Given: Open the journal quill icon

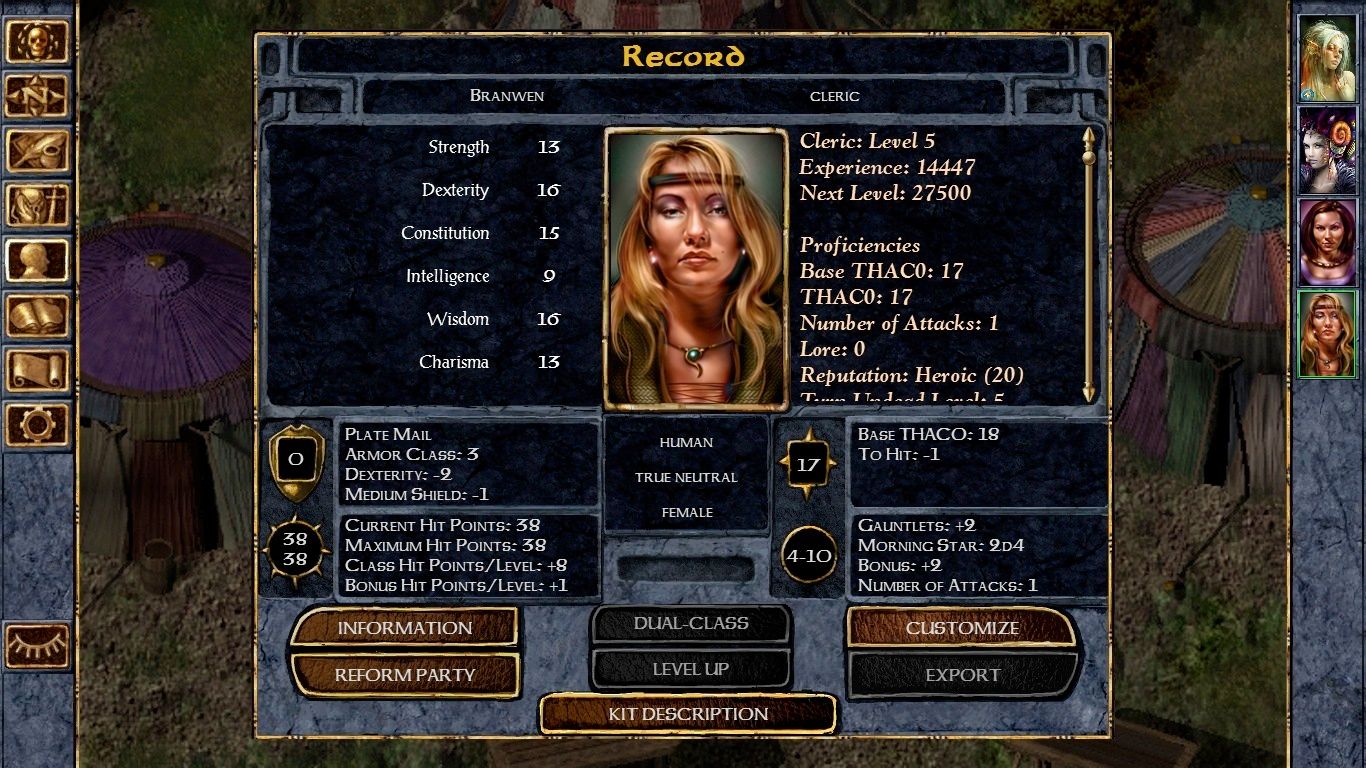Looking at the screenshot, I should pos(38,151).
